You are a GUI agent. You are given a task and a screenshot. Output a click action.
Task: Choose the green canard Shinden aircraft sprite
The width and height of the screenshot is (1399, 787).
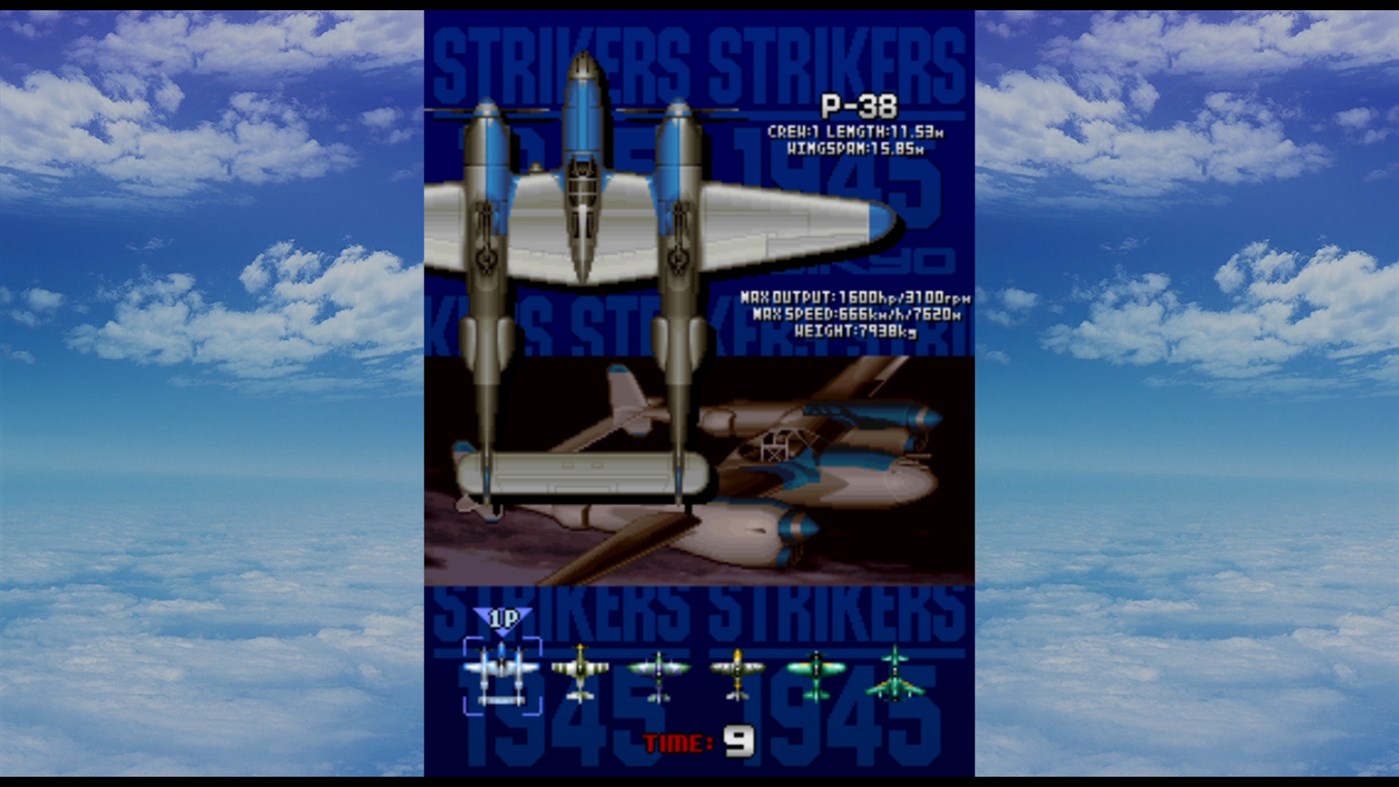893,672
